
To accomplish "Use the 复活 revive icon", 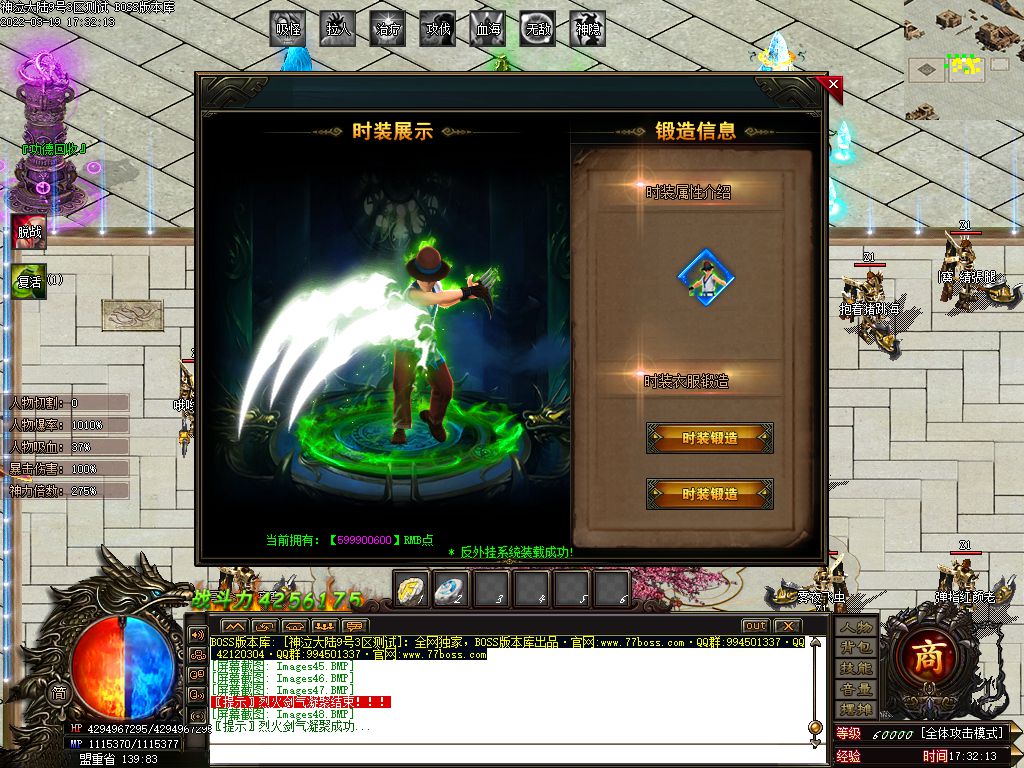I will pos(27,281).
